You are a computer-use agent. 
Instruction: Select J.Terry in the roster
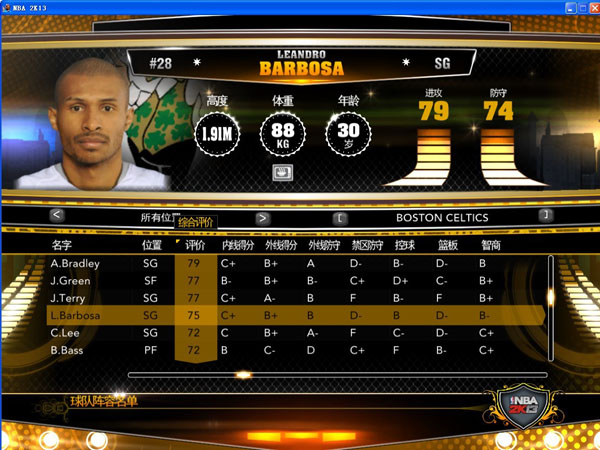coord(68,298)
